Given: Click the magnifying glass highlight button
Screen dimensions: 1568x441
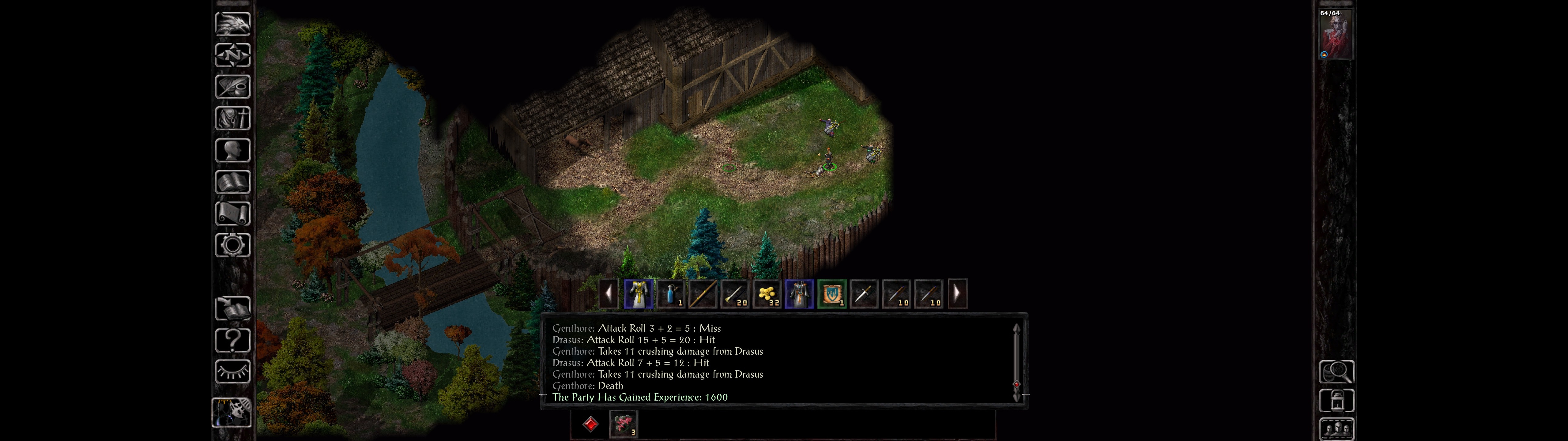Looking at the screenshot, I should [1336, 371].
